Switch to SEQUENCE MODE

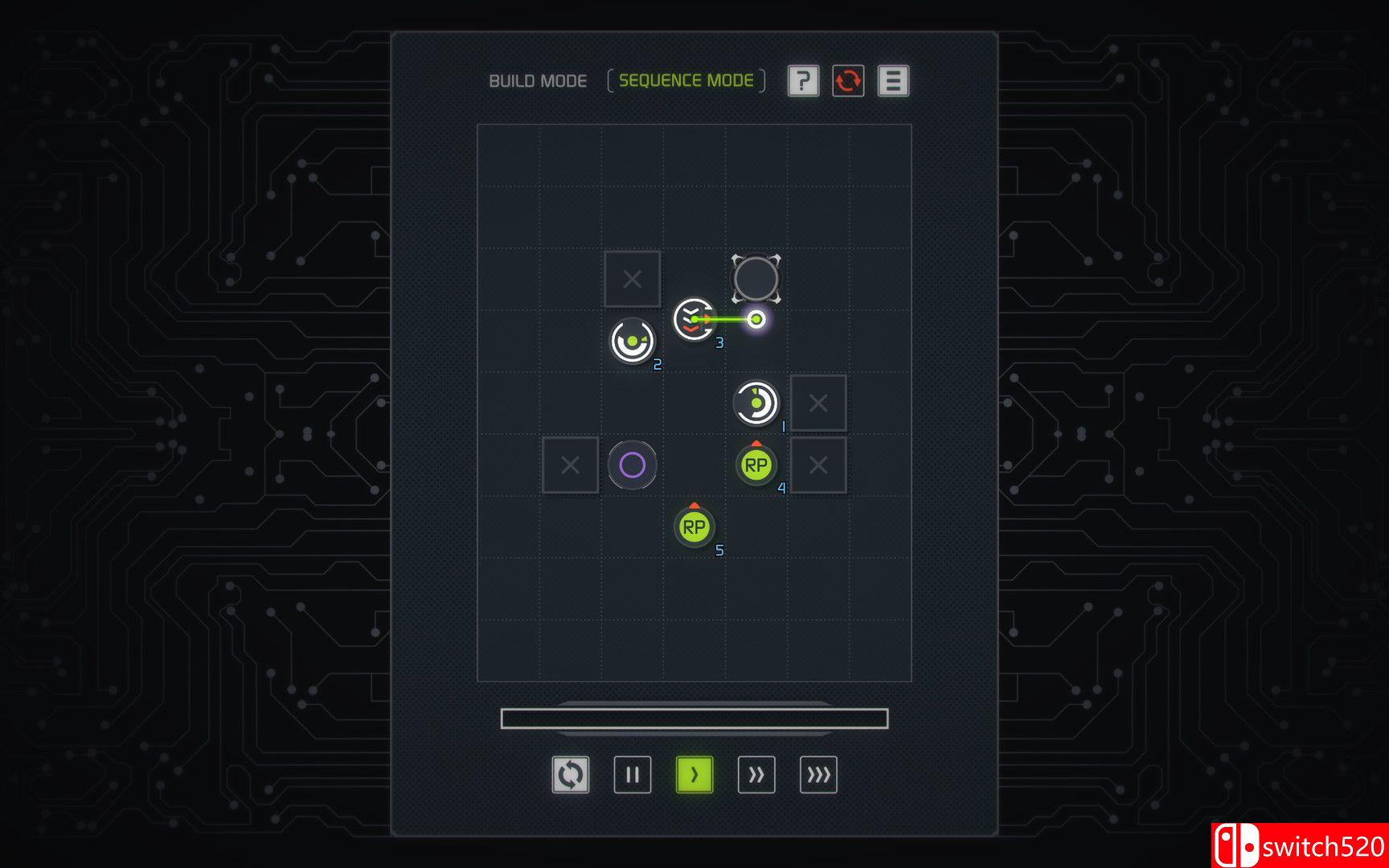(686, 80)
